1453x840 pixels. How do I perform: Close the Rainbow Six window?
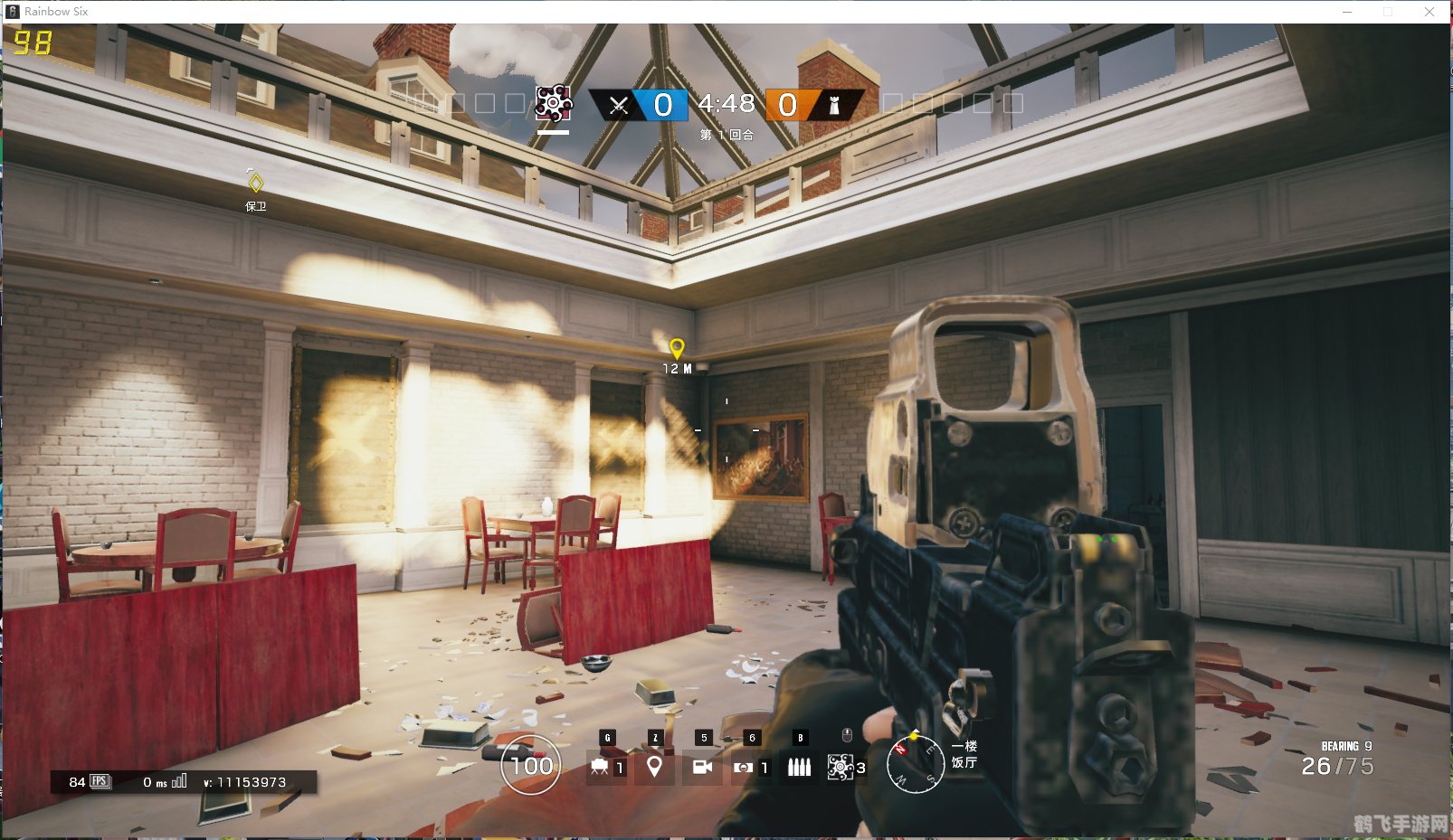pyautogui.click(x=1429, y=12)
